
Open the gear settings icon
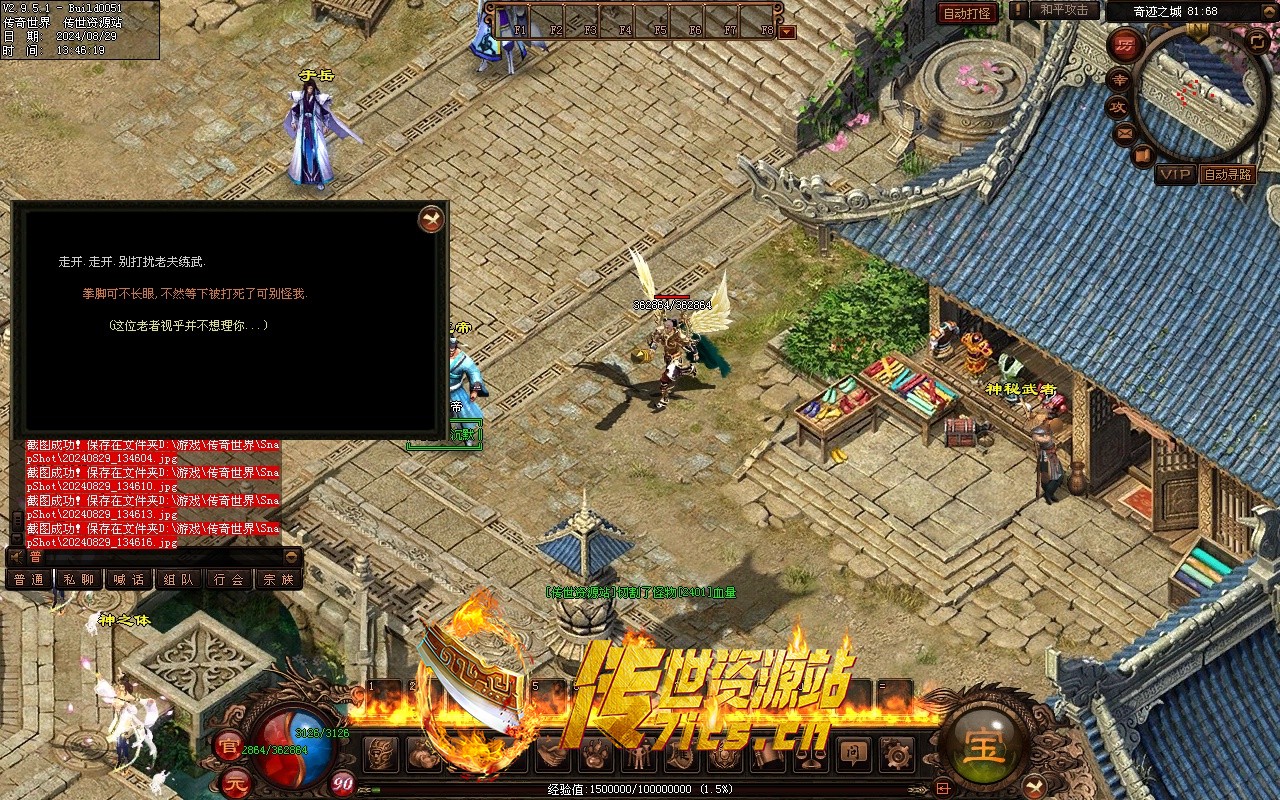point(895,753)
